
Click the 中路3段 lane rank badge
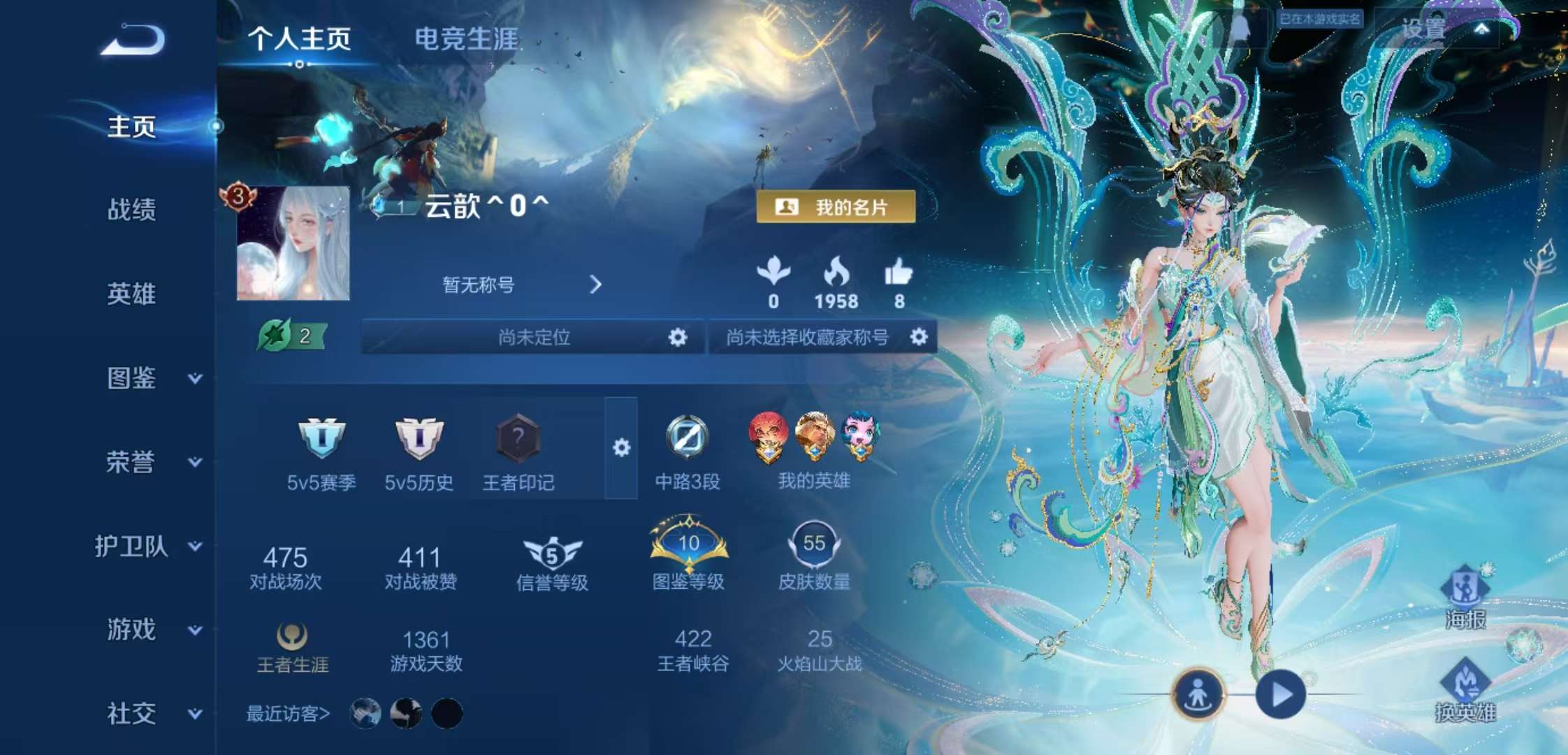688,439
